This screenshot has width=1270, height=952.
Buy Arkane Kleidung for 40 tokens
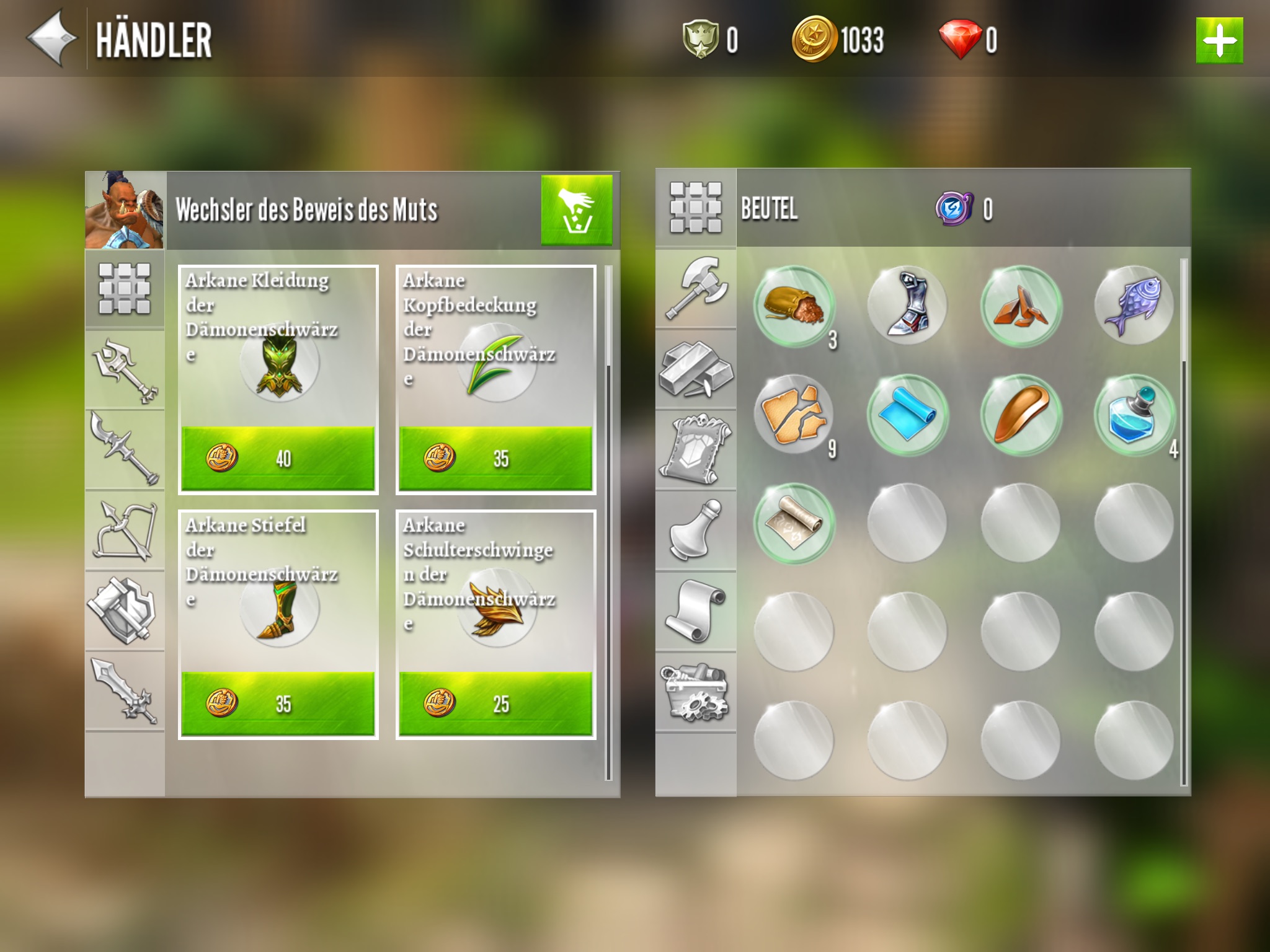pos(278,458)
